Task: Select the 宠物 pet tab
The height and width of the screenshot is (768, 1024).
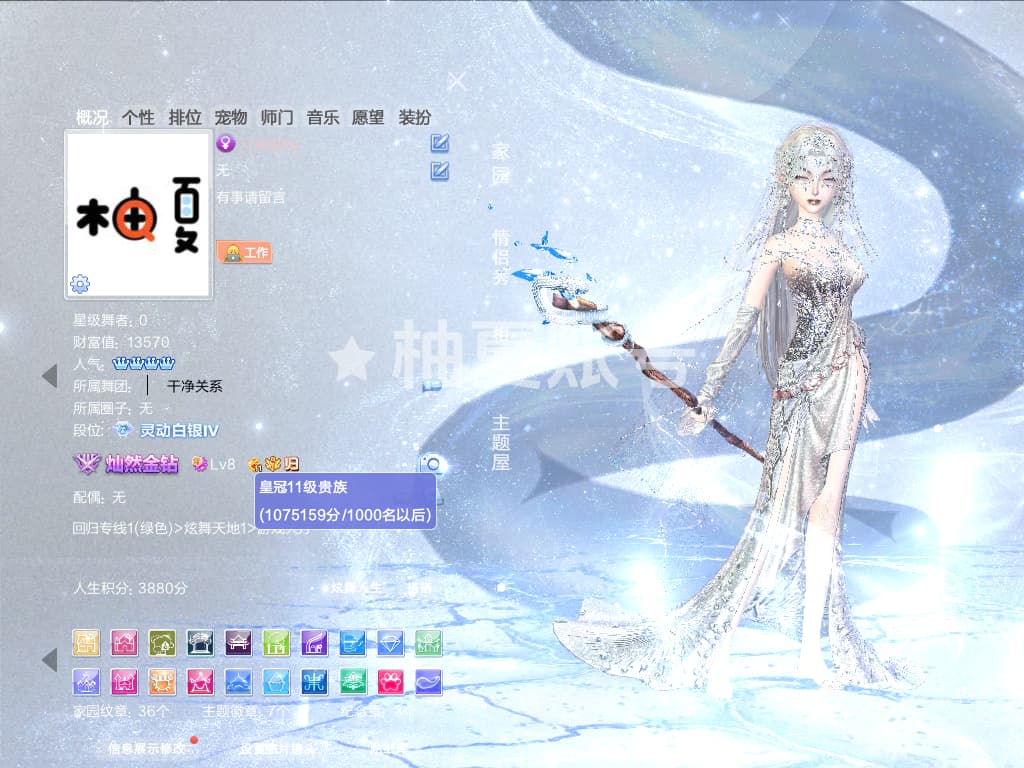Action: point(231,117)
